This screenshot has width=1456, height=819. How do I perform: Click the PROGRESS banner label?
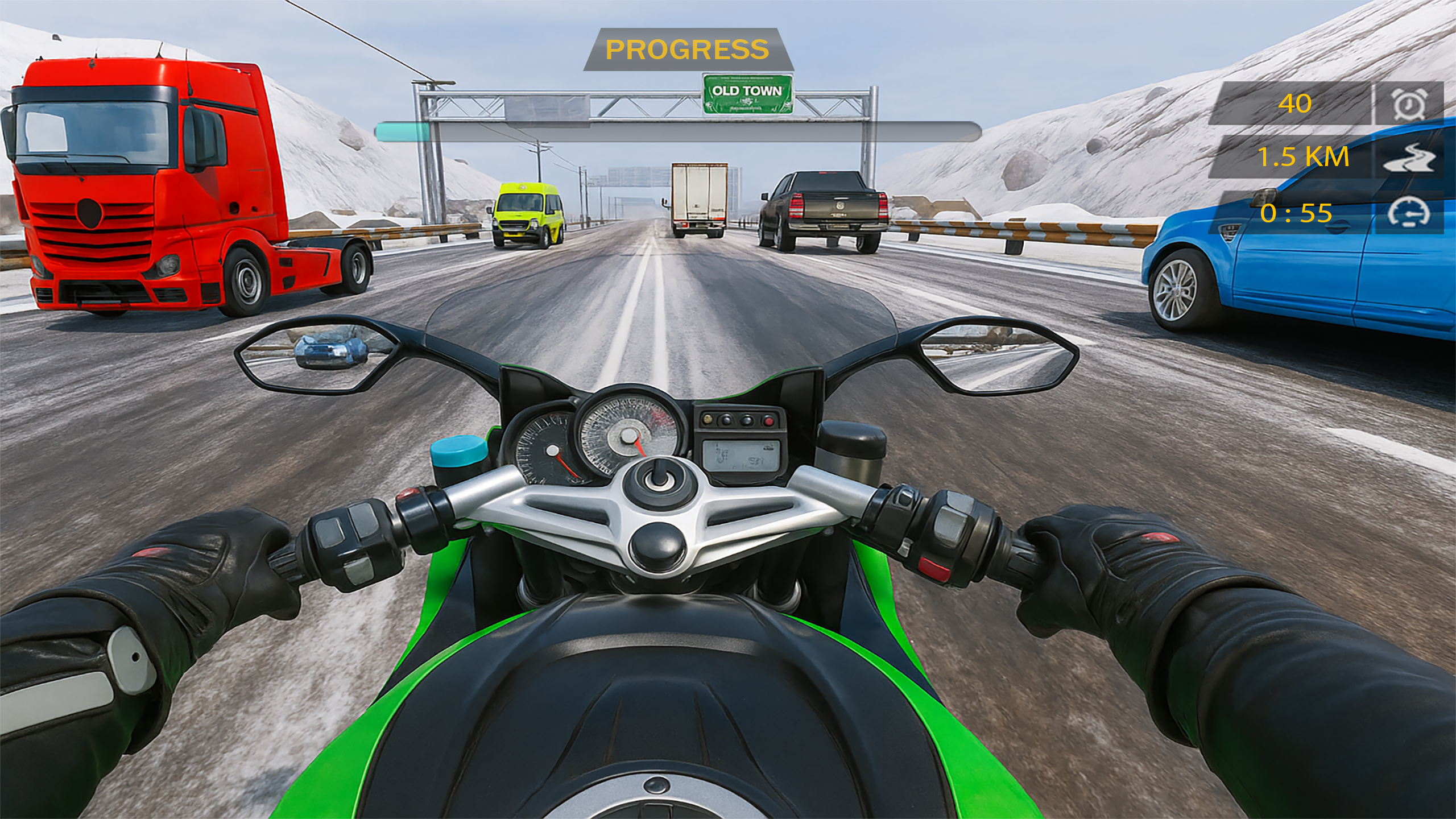click(688, 50)
